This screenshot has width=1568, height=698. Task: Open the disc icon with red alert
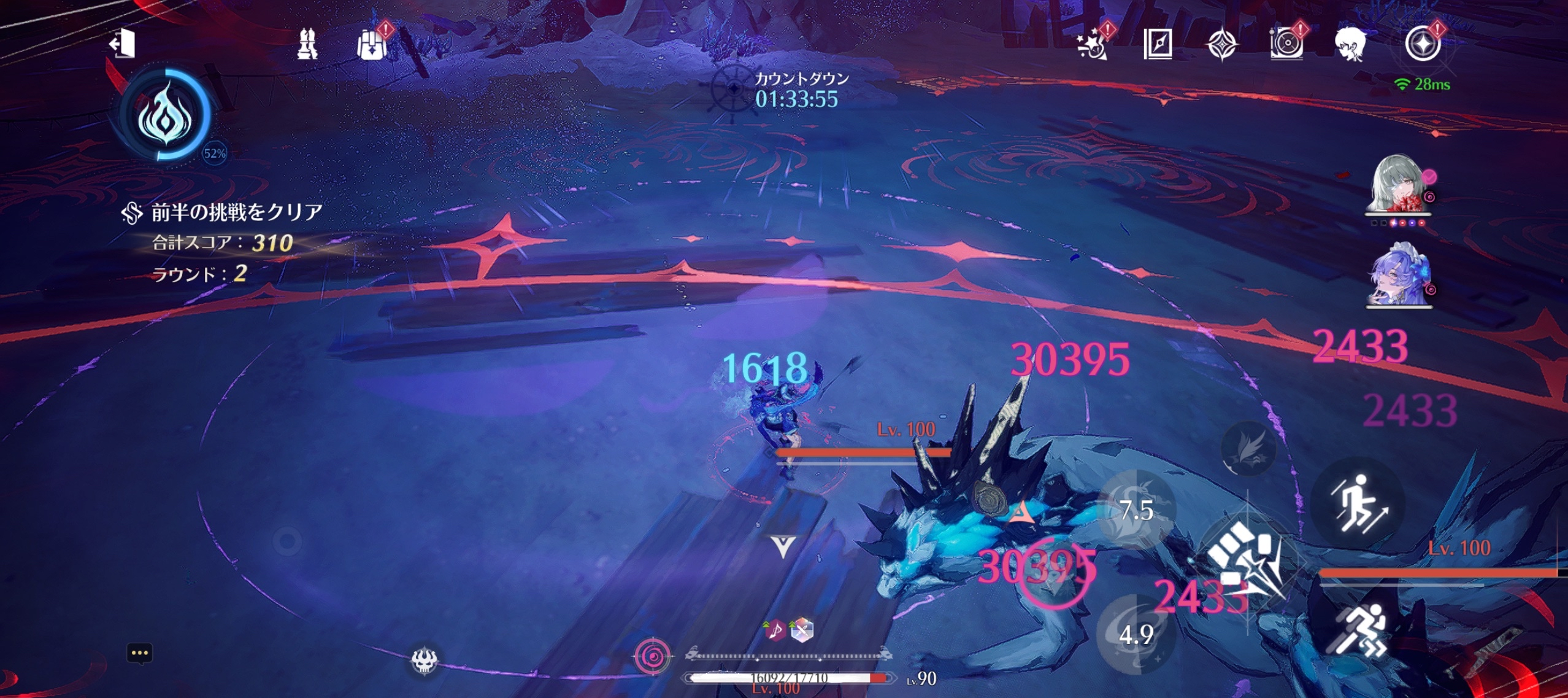pyautogui.click(x=1286, y=45)
